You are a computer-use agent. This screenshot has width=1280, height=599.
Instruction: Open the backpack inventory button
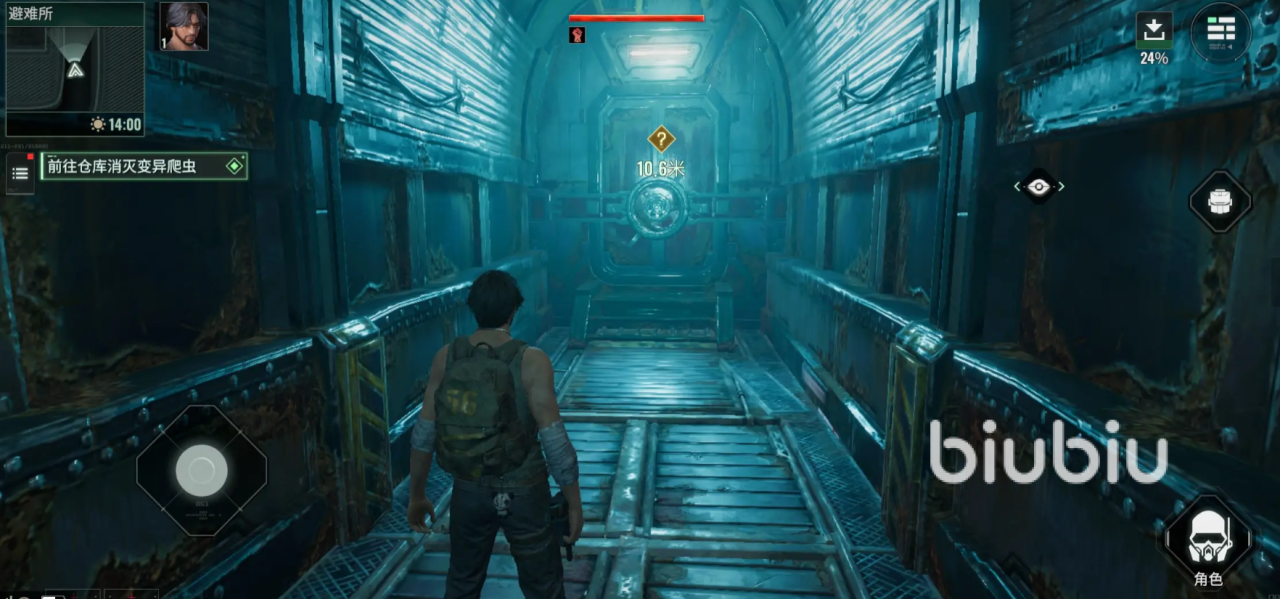[x=1219, y=202]
